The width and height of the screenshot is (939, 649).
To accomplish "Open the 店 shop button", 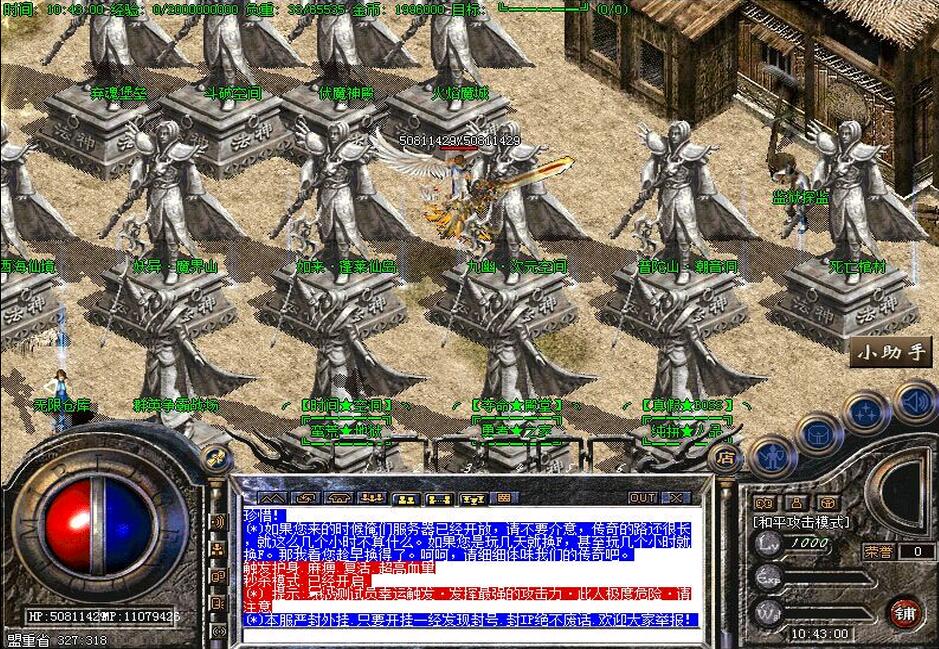I will click(x=724, y=456).
